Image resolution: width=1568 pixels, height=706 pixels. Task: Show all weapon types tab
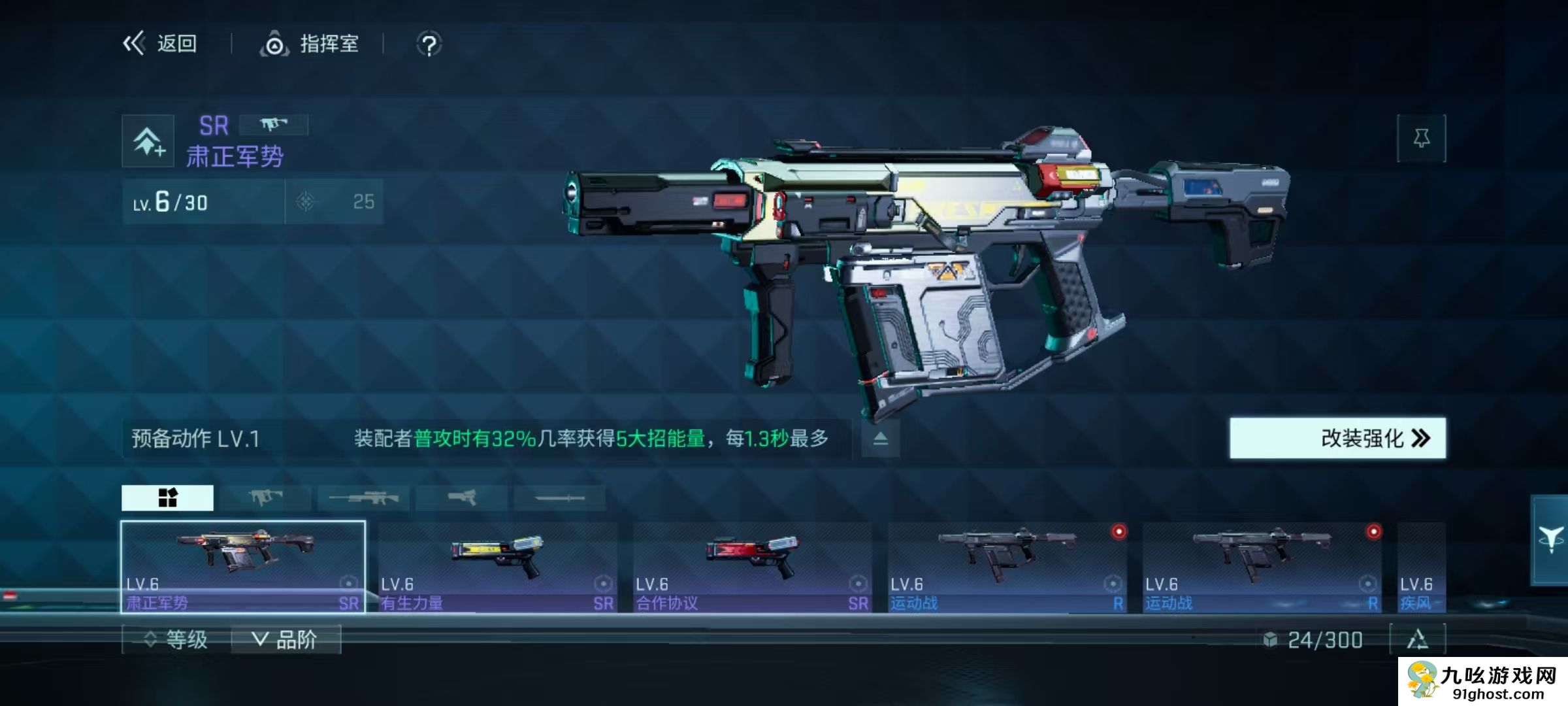pyautogui.click(x=167, y=498)
